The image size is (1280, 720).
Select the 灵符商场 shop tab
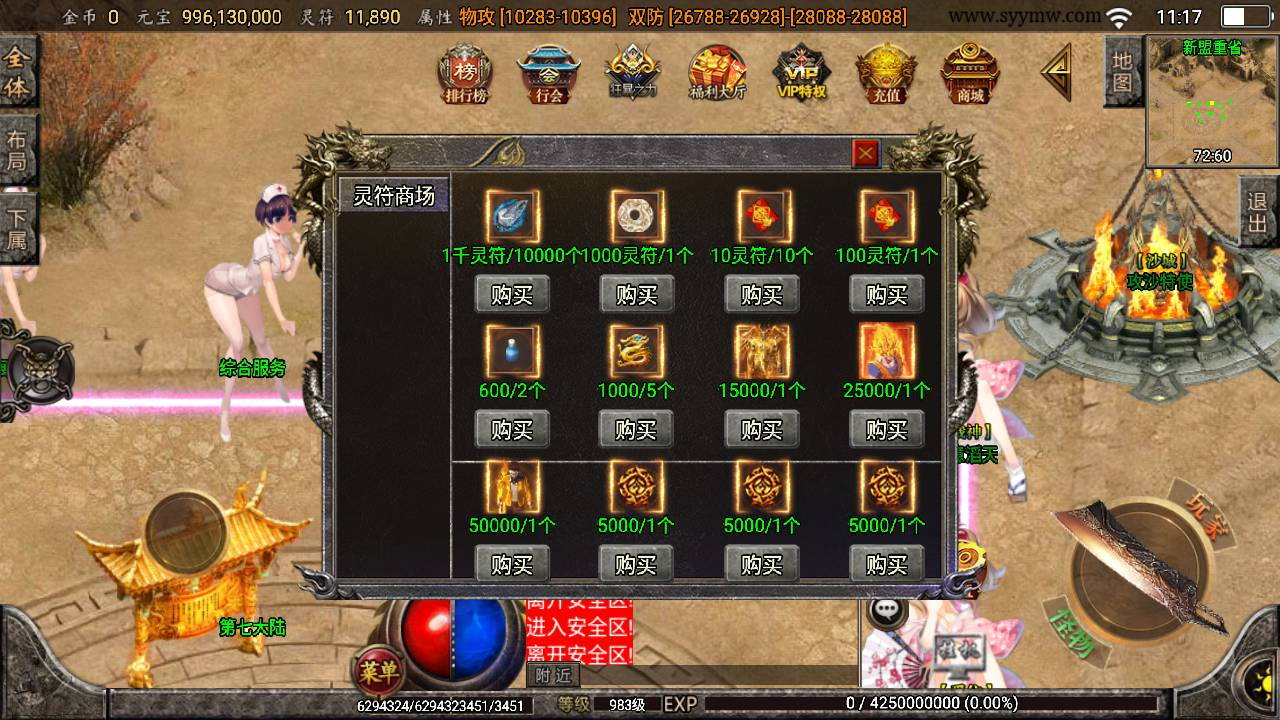coord(394,196)
